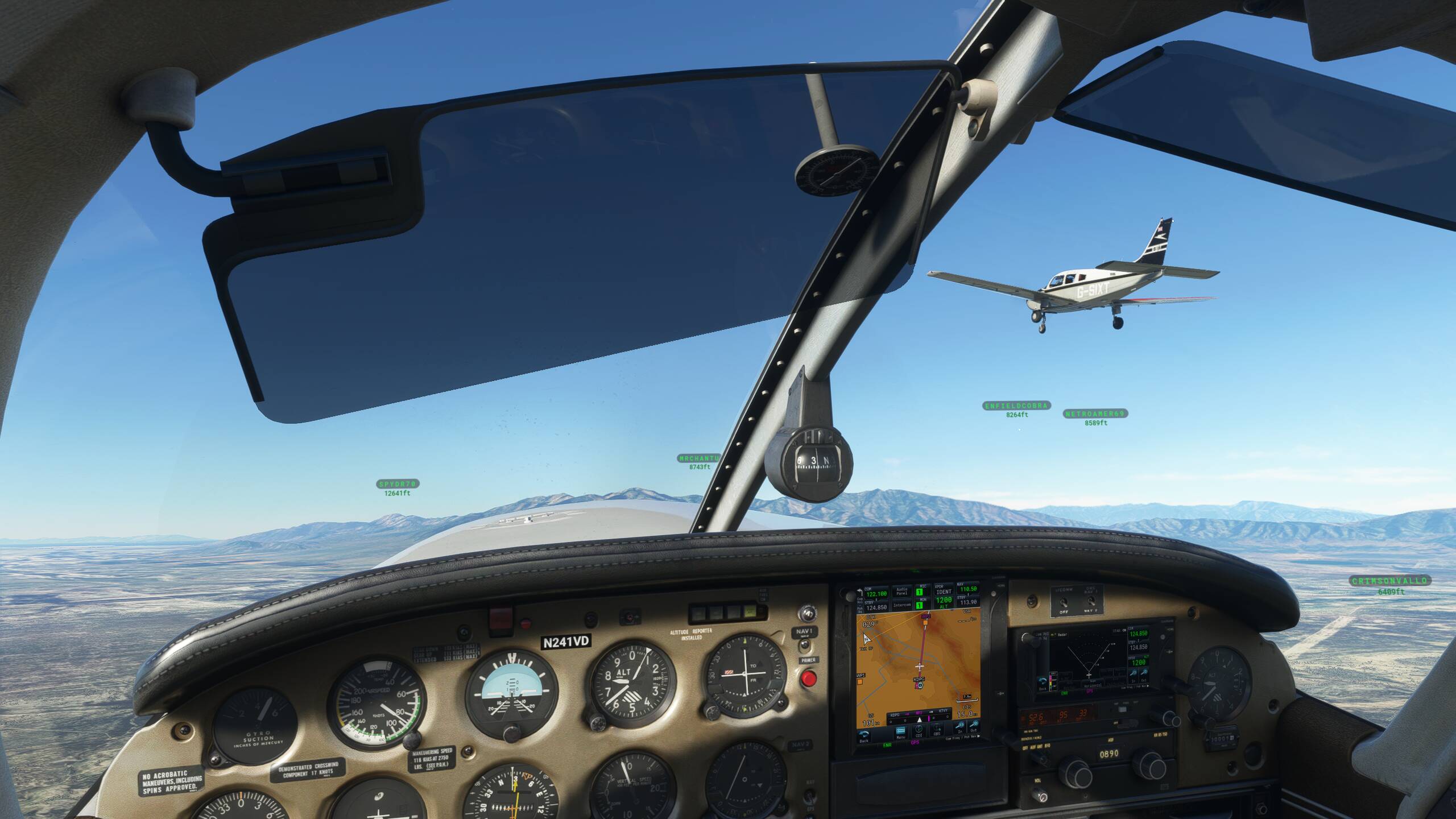1456x819 pixels.
Task: Select the Intercom key on the GPS
Action: pyautogui.click(x=902, y=605)
